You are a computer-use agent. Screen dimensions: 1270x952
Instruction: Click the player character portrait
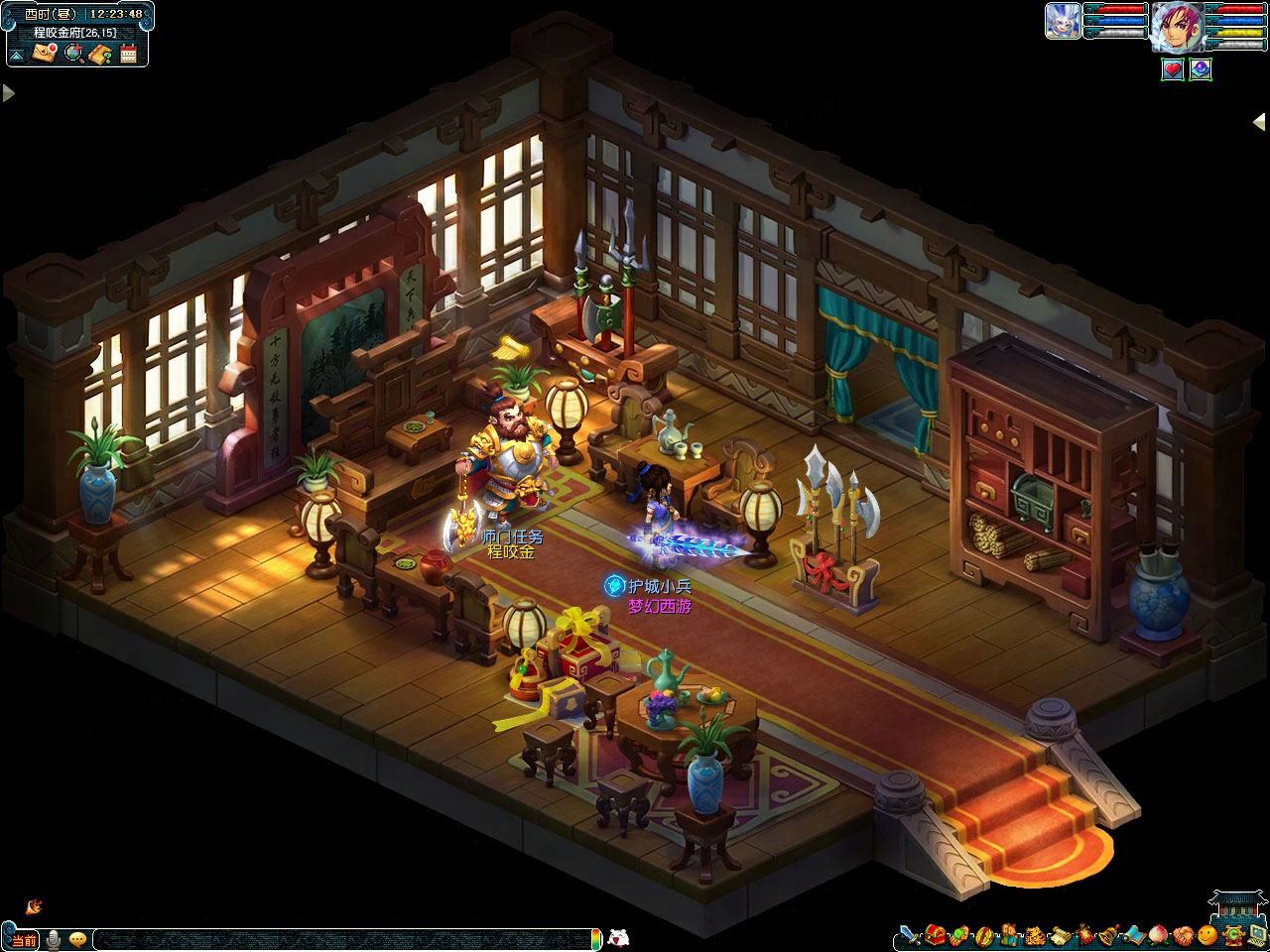[x=1176, y=27]
